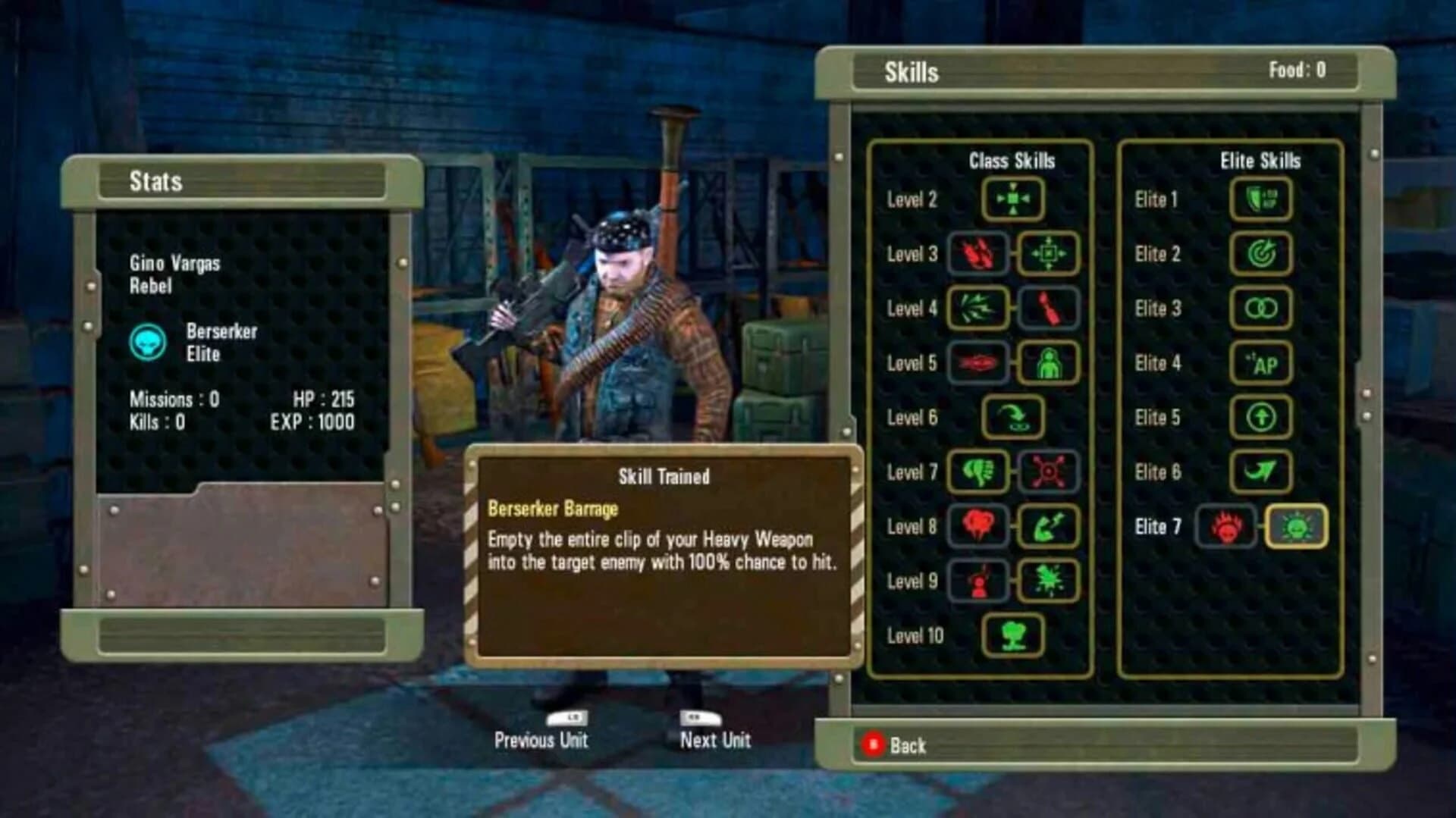Select the Level 2 class skill icon

(x=1014, y=199)
